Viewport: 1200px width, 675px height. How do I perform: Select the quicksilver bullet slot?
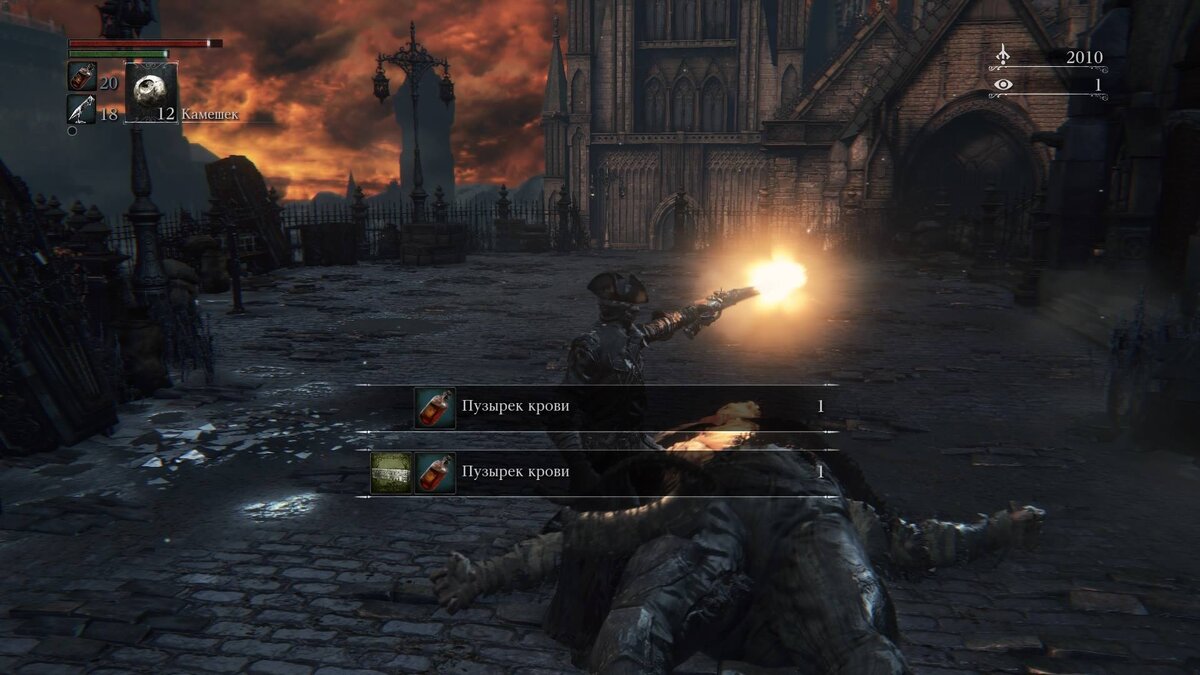pyautogui.click(x=82, y=110)
